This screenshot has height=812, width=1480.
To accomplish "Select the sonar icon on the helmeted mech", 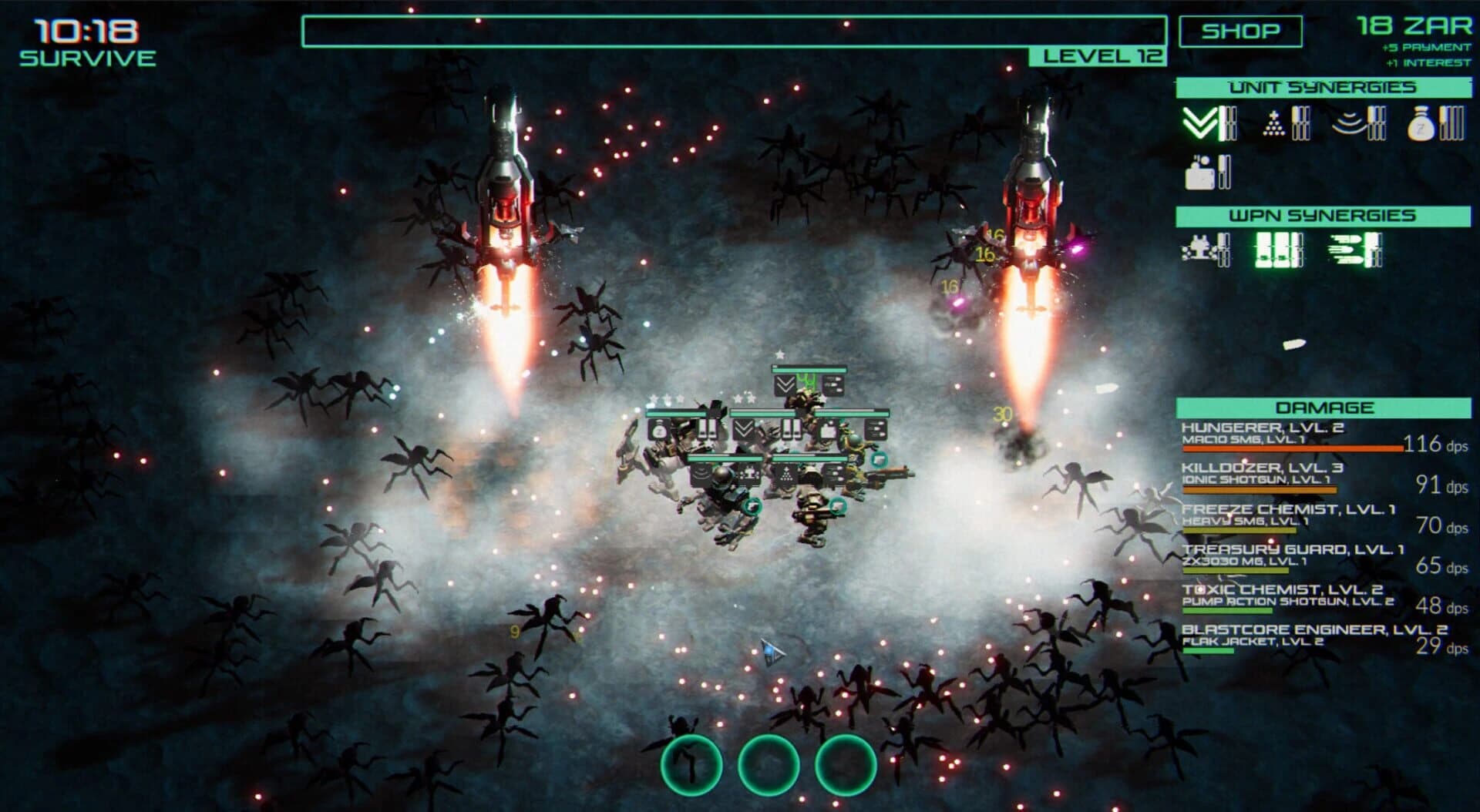I will (701, 473).
